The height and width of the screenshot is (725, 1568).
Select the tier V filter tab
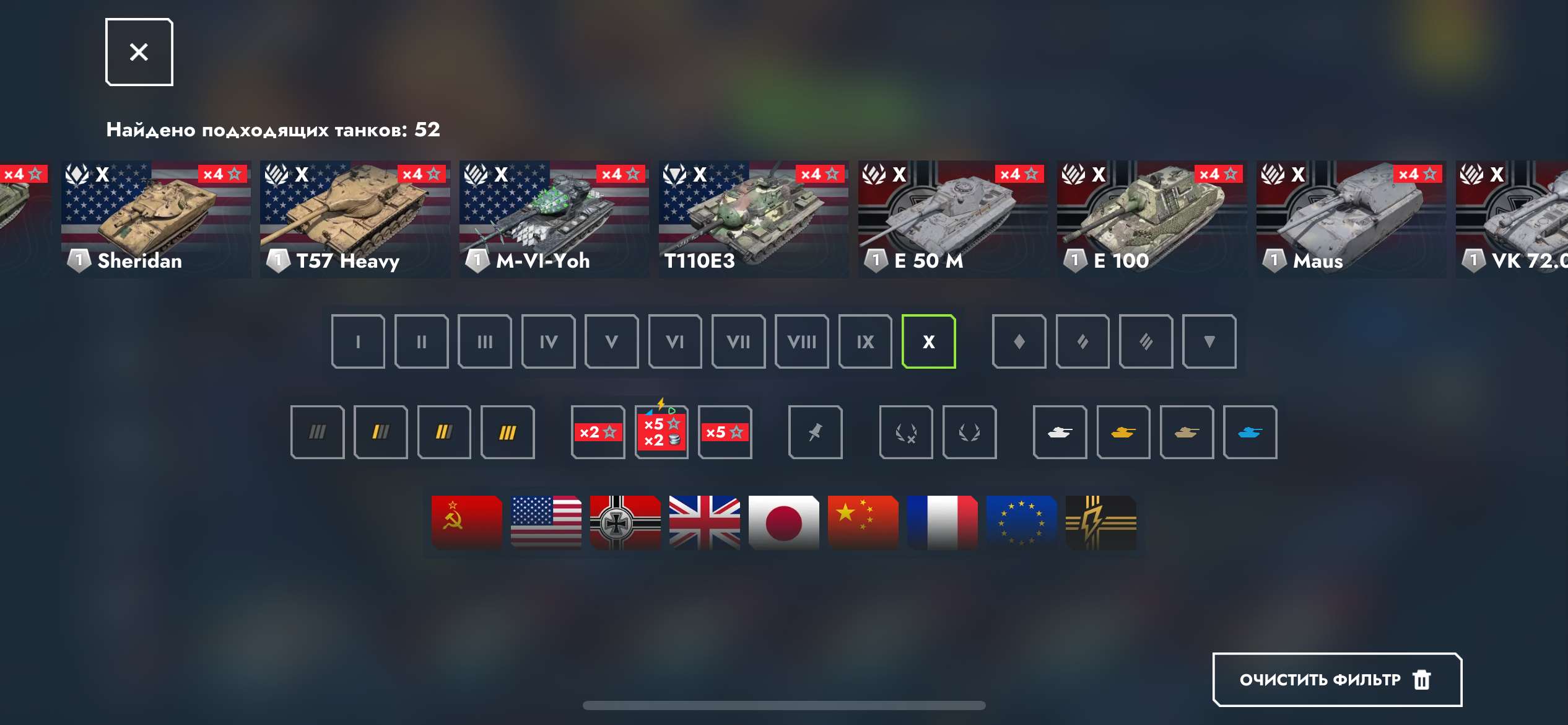(611, 341)
